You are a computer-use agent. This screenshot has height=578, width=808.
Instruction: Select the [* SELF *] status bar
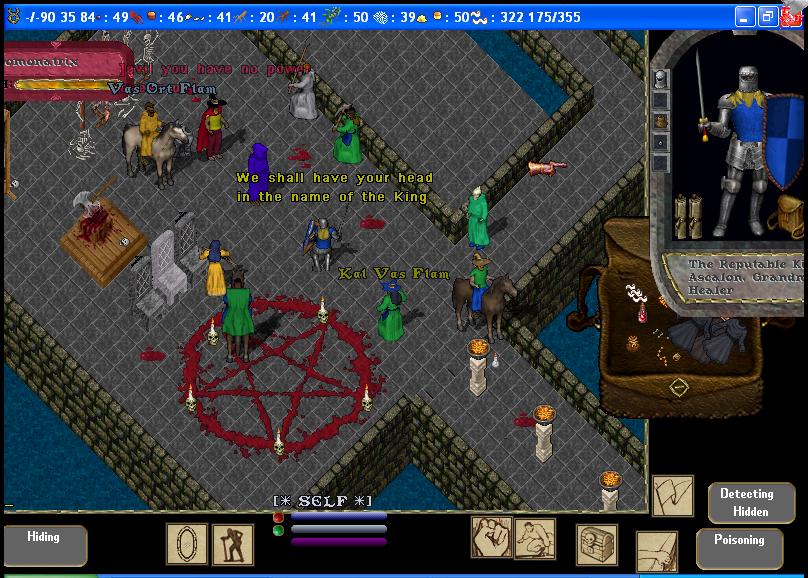coord(323,500)
